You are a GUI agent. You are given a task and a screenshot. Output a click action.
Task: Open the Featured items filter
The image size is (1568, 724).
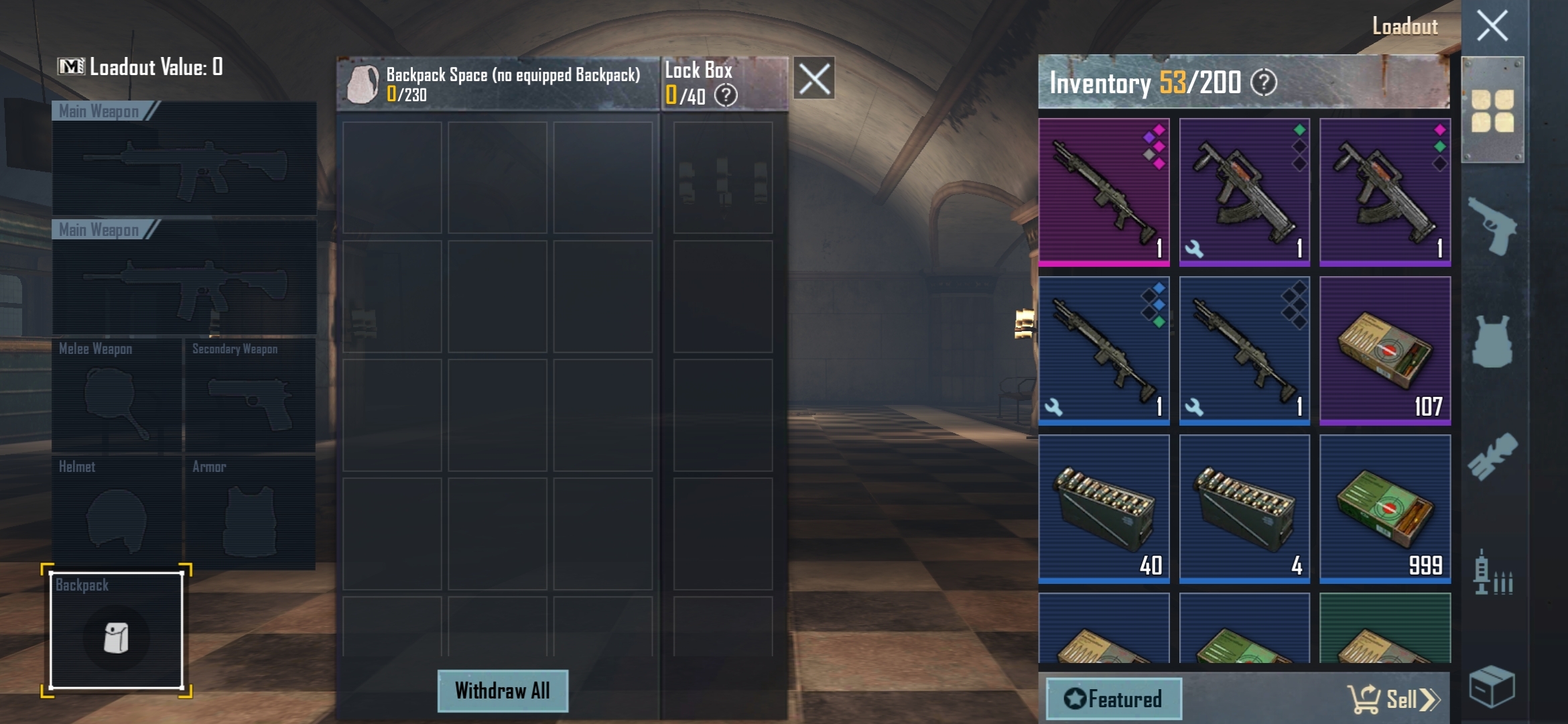point(1114,699)
